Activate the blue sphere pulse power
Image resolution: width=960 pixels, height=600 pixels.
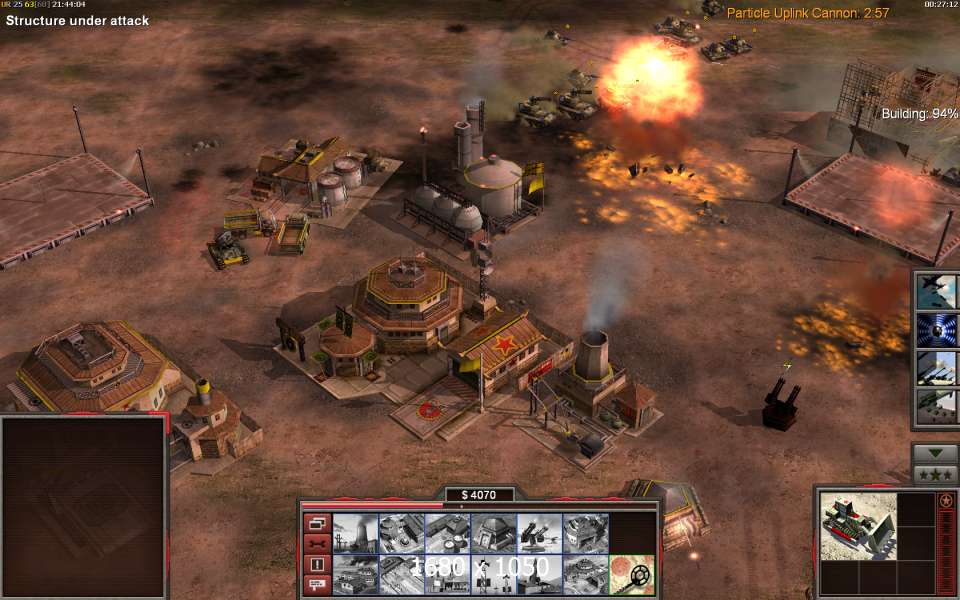tap(937, 329)
